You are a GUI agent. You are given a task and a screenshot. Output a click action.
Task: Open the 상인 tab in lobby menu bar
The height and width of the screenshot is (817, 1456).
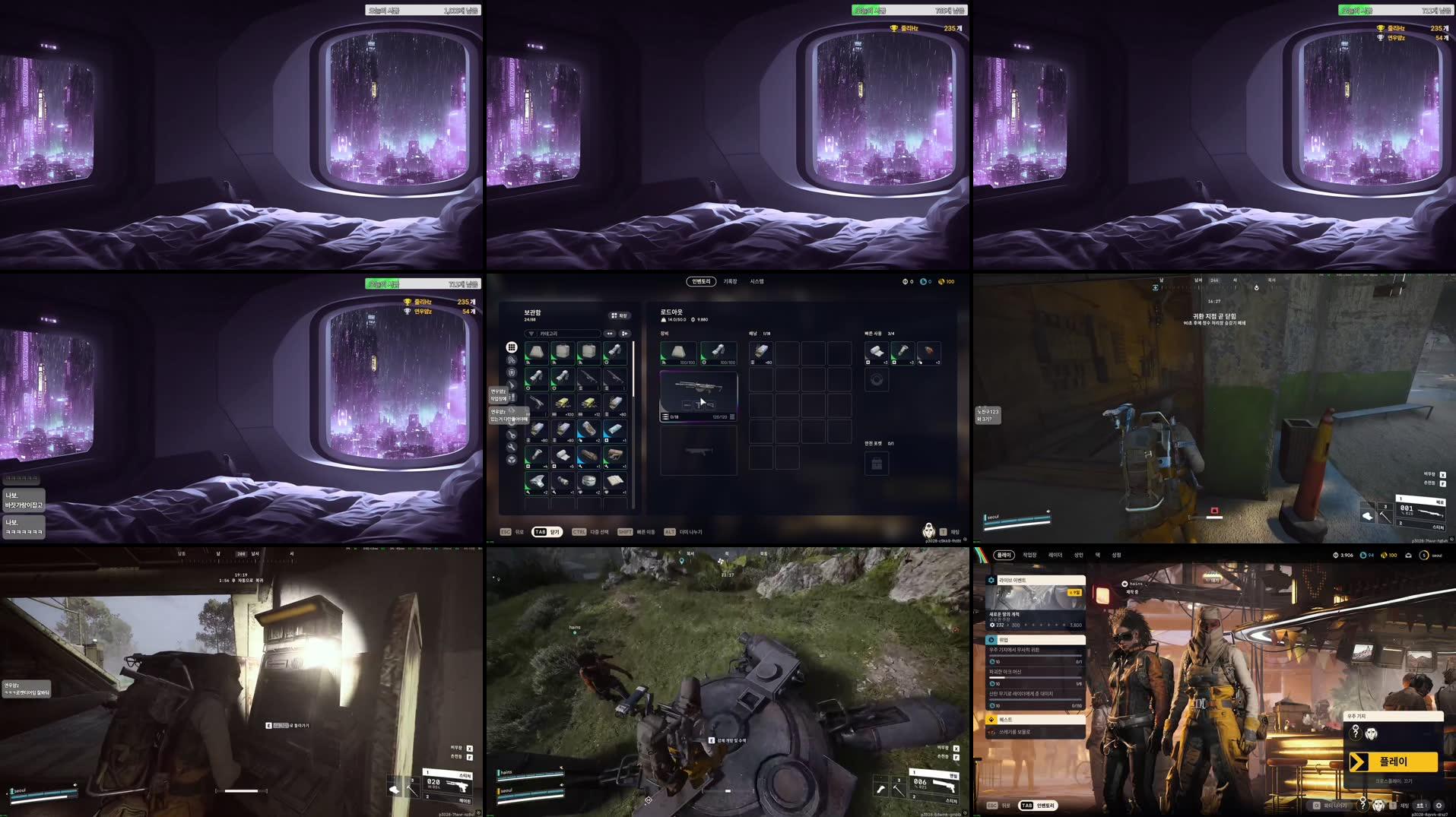pyautogui.click(x=1079, y=556)
